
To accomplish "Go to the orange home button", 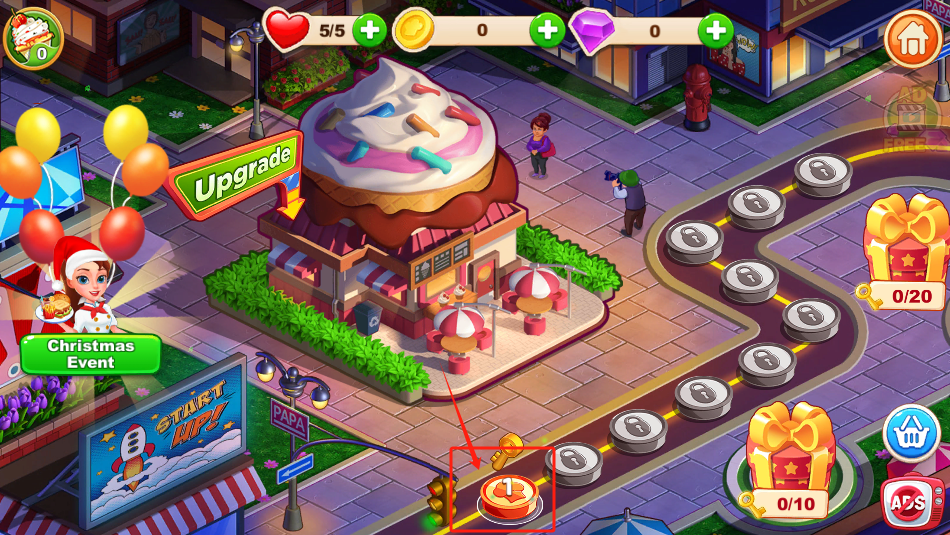I will [x=911, y=39].
